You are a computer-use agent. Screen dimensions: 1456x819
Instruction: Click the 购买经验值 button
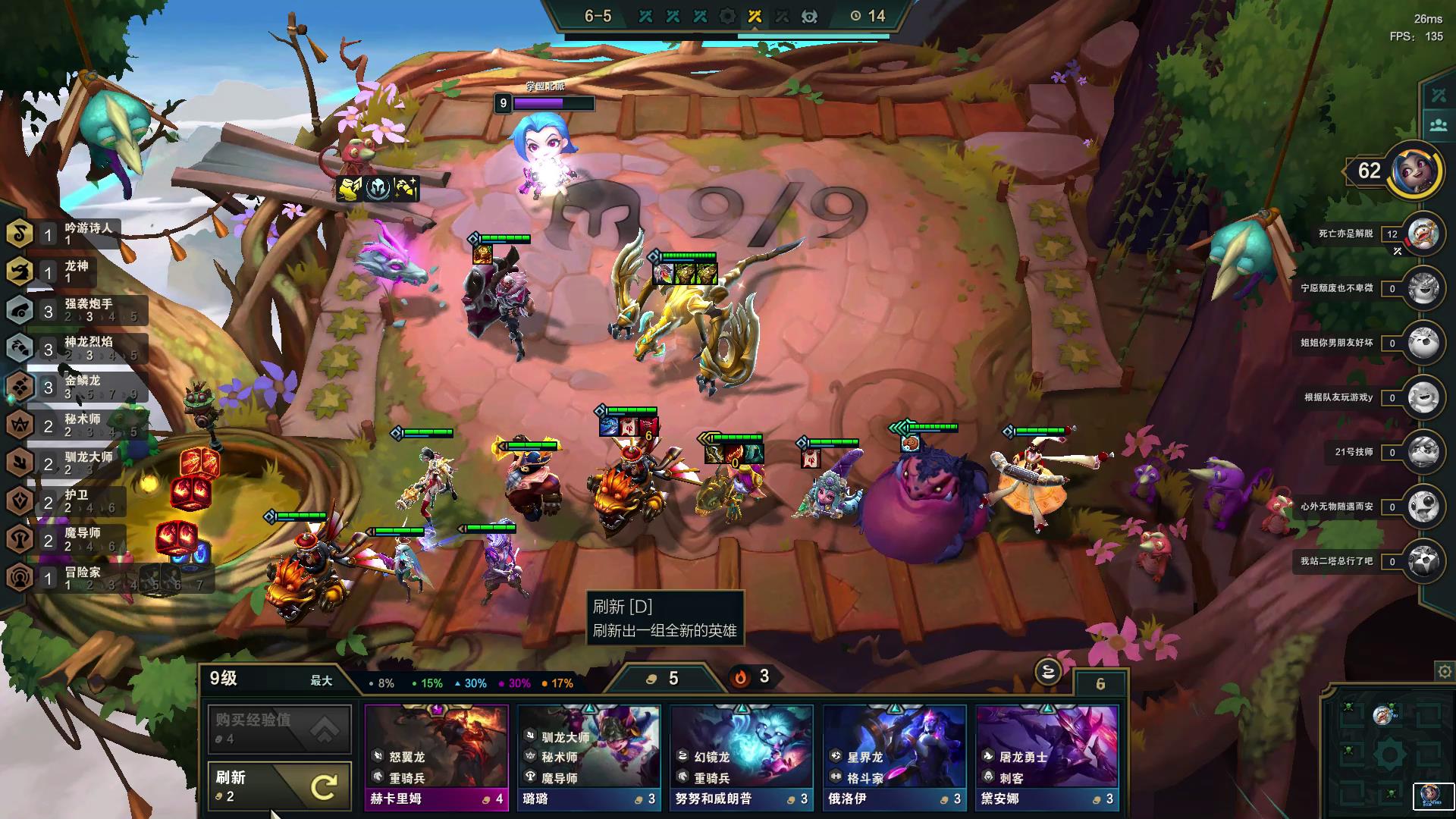tap(279, 729)
